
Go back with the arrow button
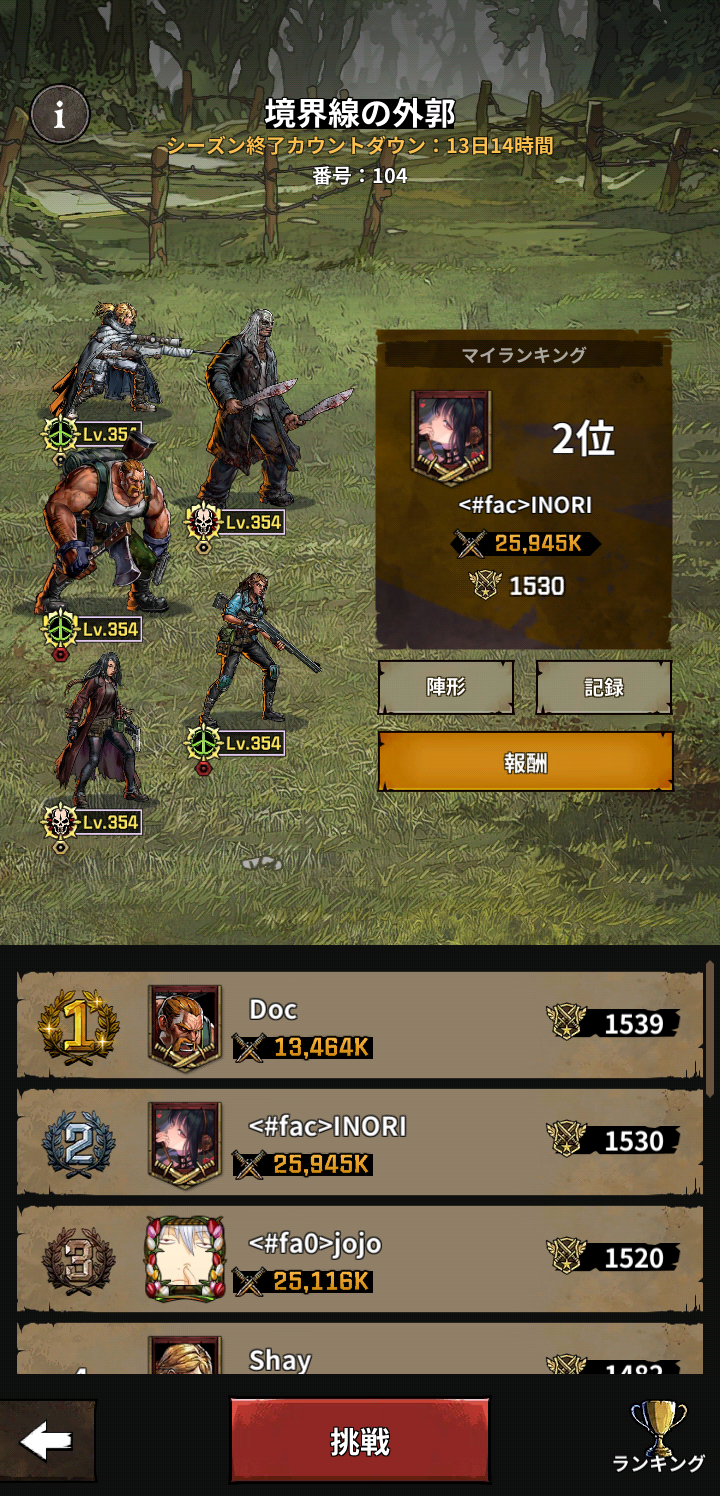point(47,1440)
